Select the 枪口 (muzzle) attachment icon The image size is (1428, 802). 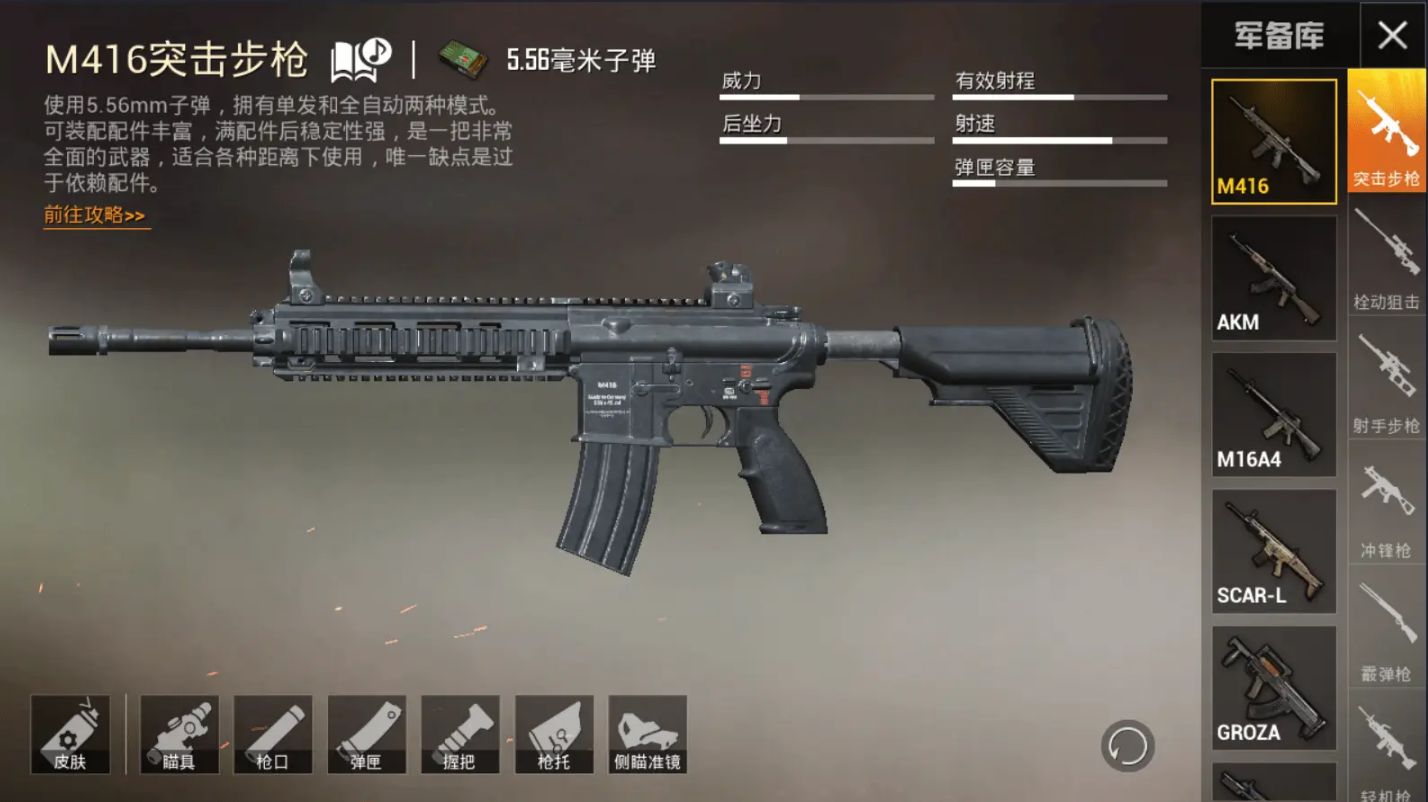[273, 733]
